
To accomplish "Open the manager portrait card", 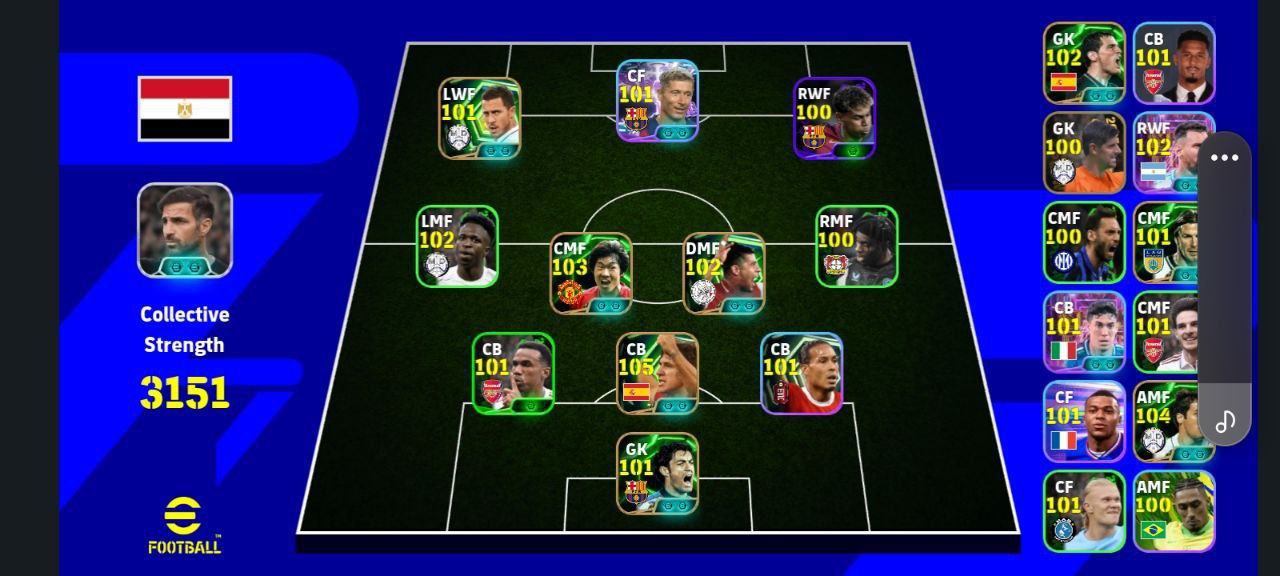I will click(x=185, y=230).
